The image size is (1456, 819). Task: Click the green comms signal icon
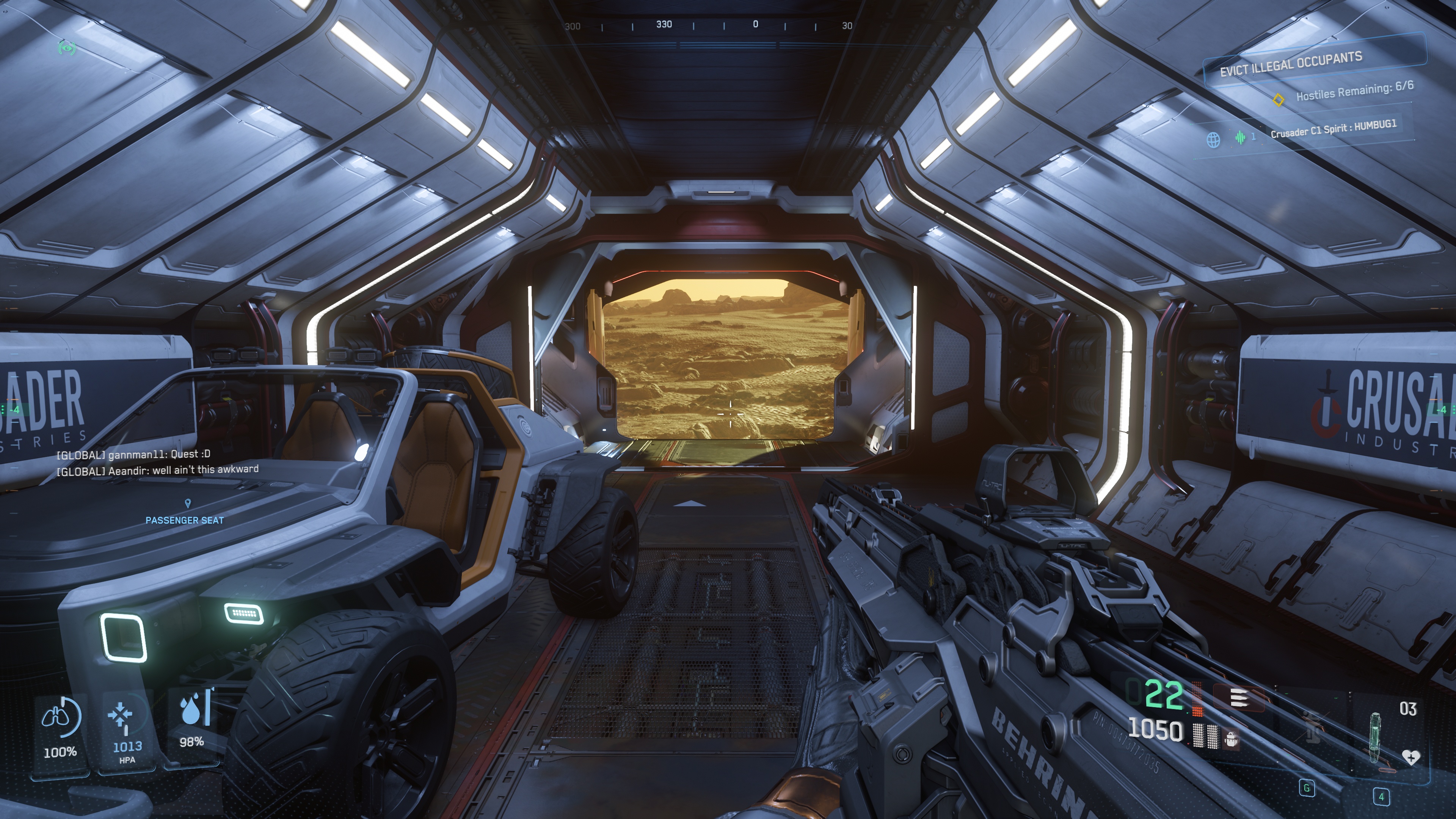pyautogui.click(x=67, y=48)
